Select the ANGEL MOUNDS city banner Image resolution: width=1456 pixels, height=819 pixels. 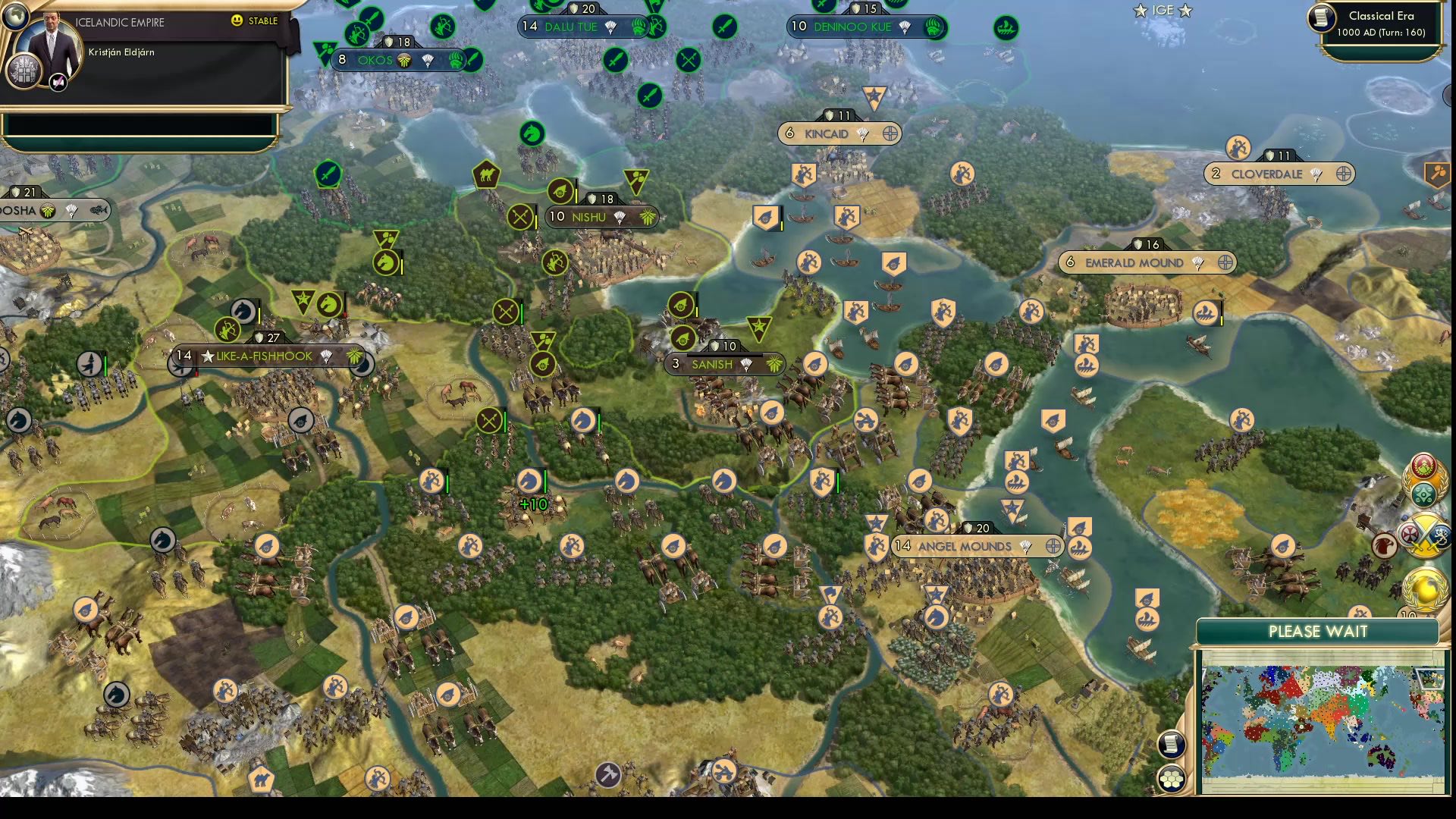(965, 546)
